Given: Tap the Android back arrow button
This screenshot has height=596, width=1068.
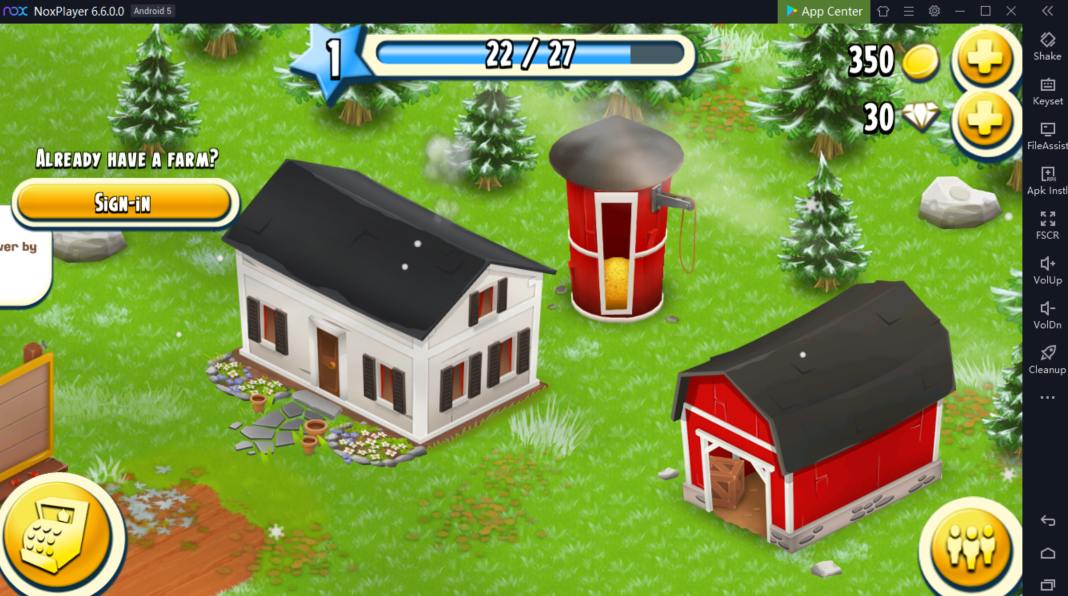Looking at the screenshot, I should 1047,521.
